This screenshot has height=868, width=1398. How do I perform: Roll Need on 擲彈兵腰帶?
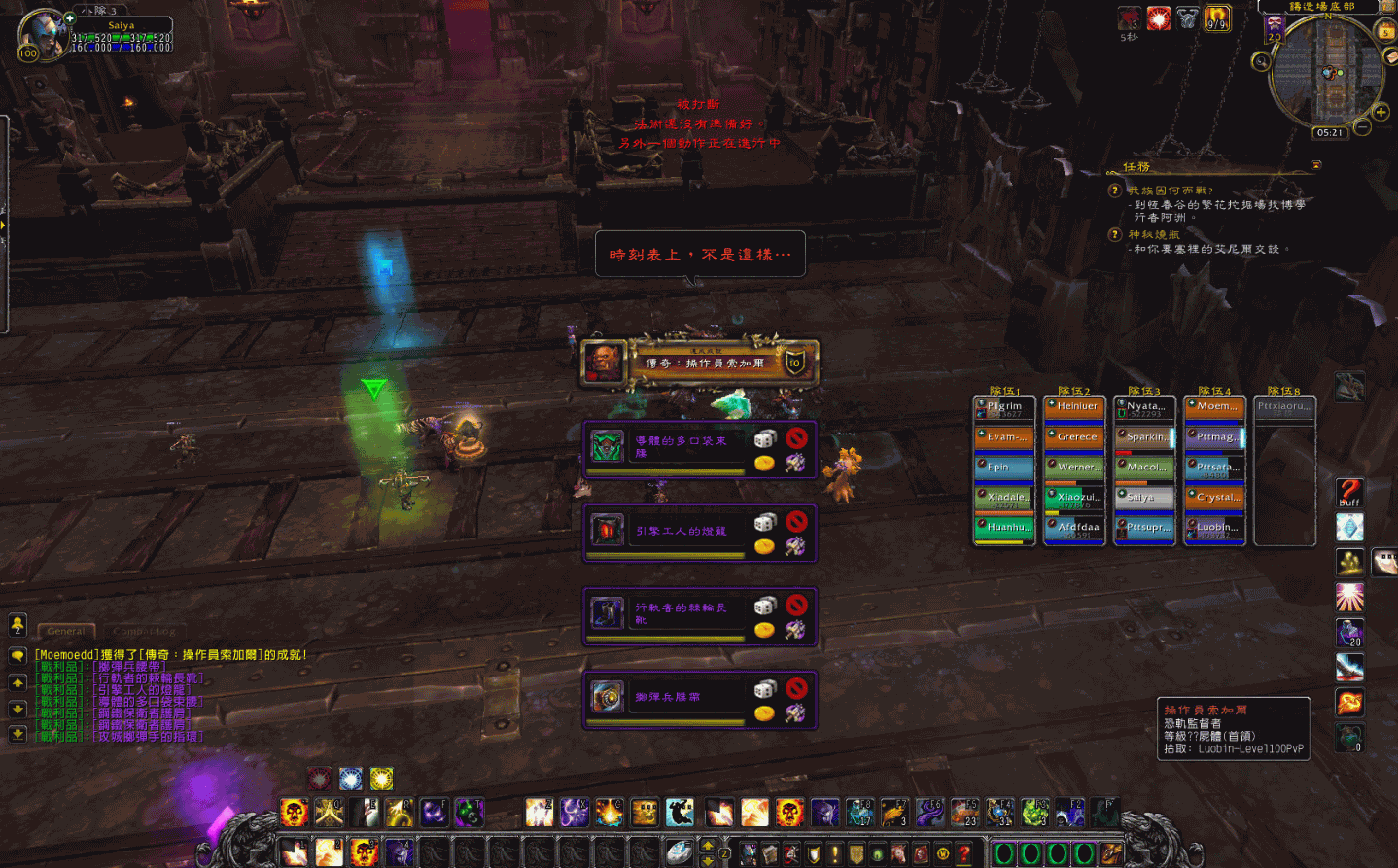(765, 689)
